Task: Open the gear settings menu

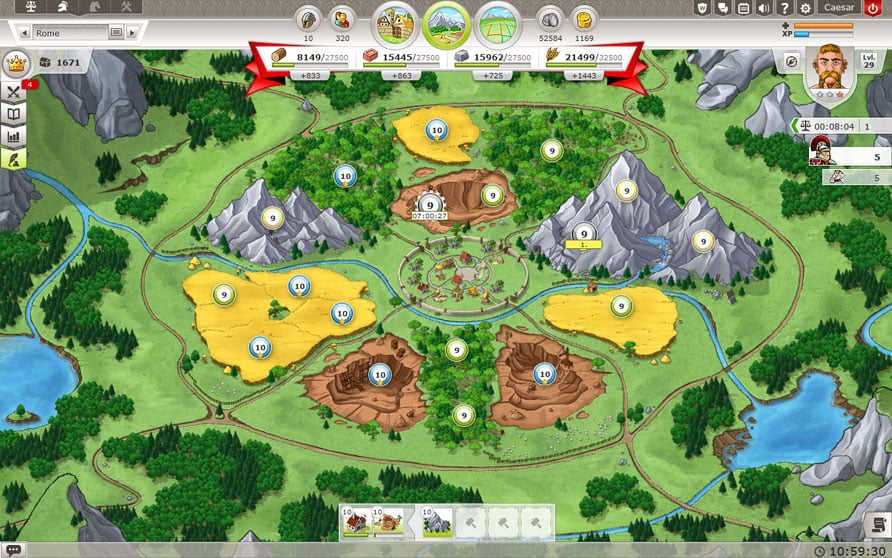Action: (805, 8)
